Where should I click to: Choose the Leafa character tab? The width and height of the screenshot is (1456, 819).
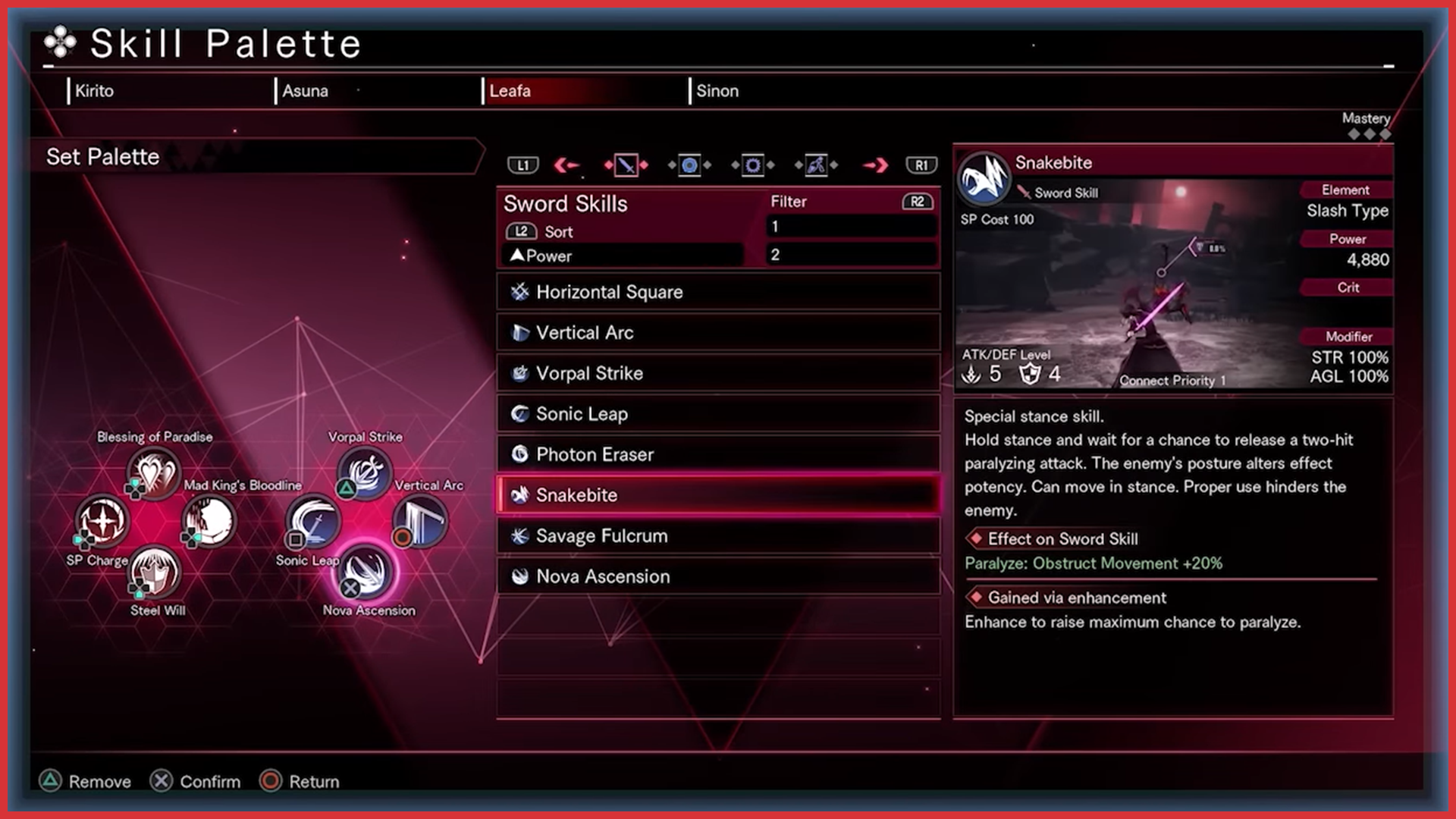(x=510, y=91)
